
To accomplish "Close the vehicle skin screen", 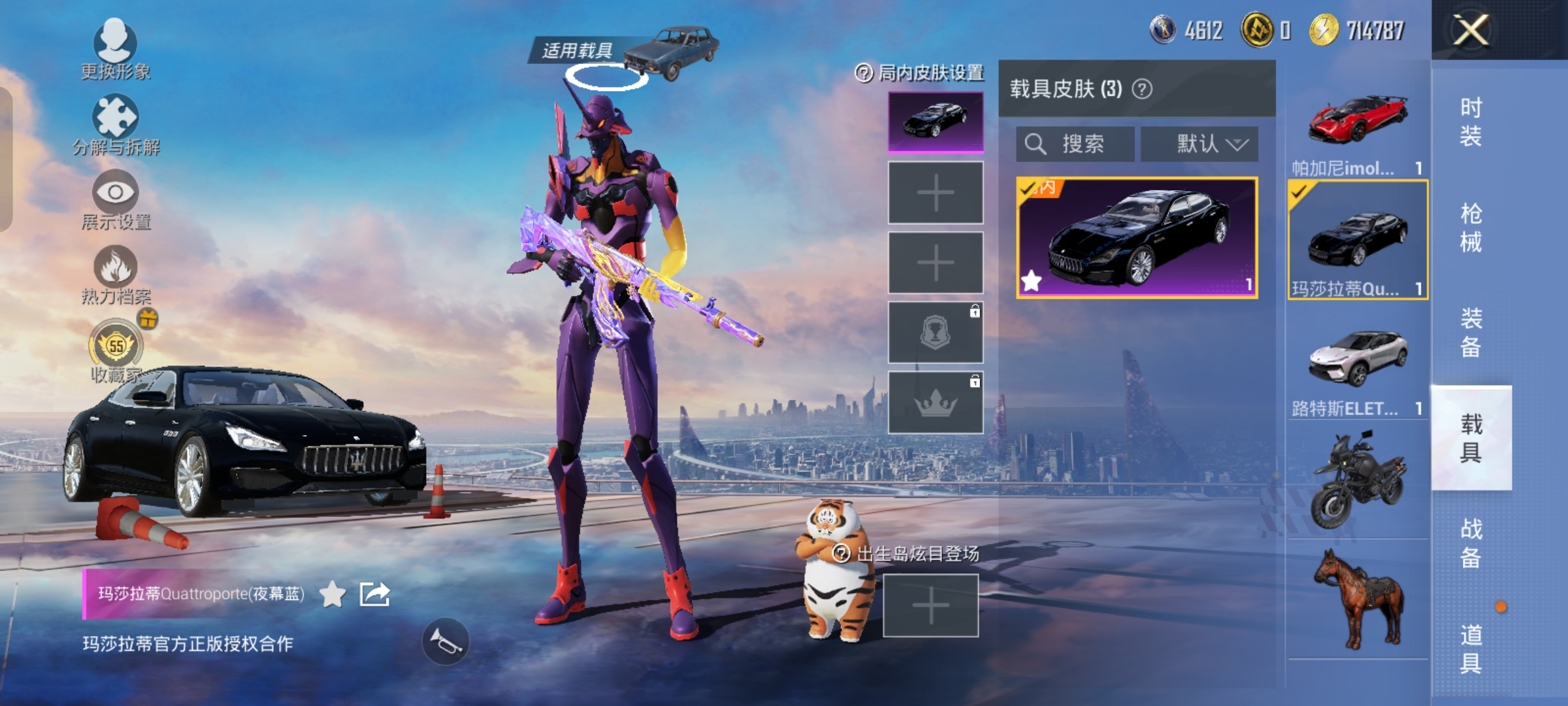I will point(1470,30).
